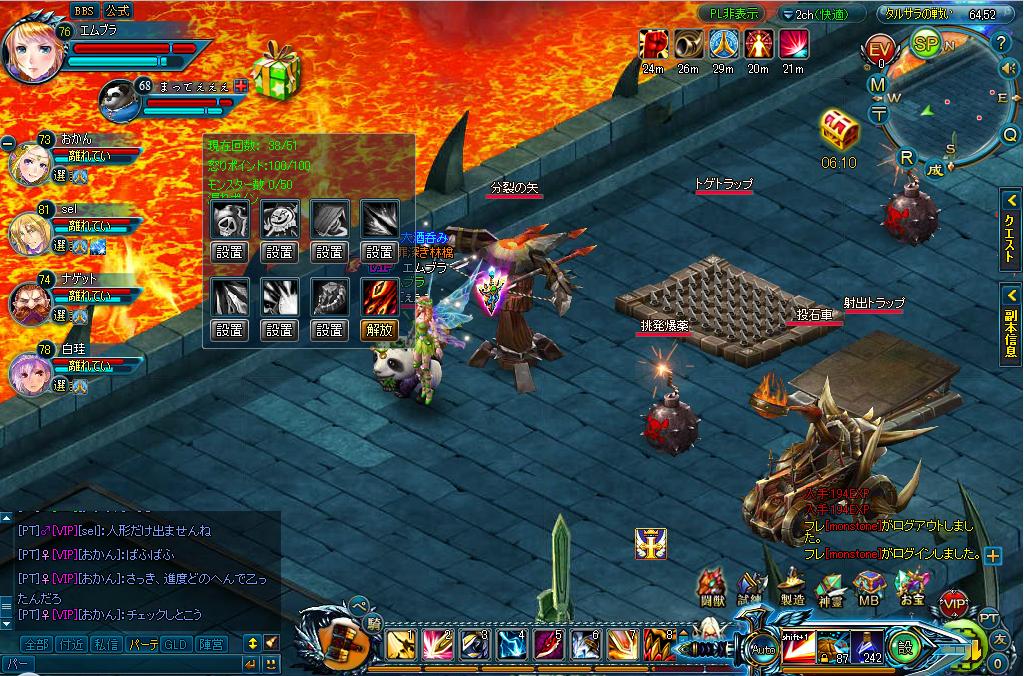This screenshot has height=676, width=1024.
Task: Open the green gift box reward
Action: coord(272,72)
